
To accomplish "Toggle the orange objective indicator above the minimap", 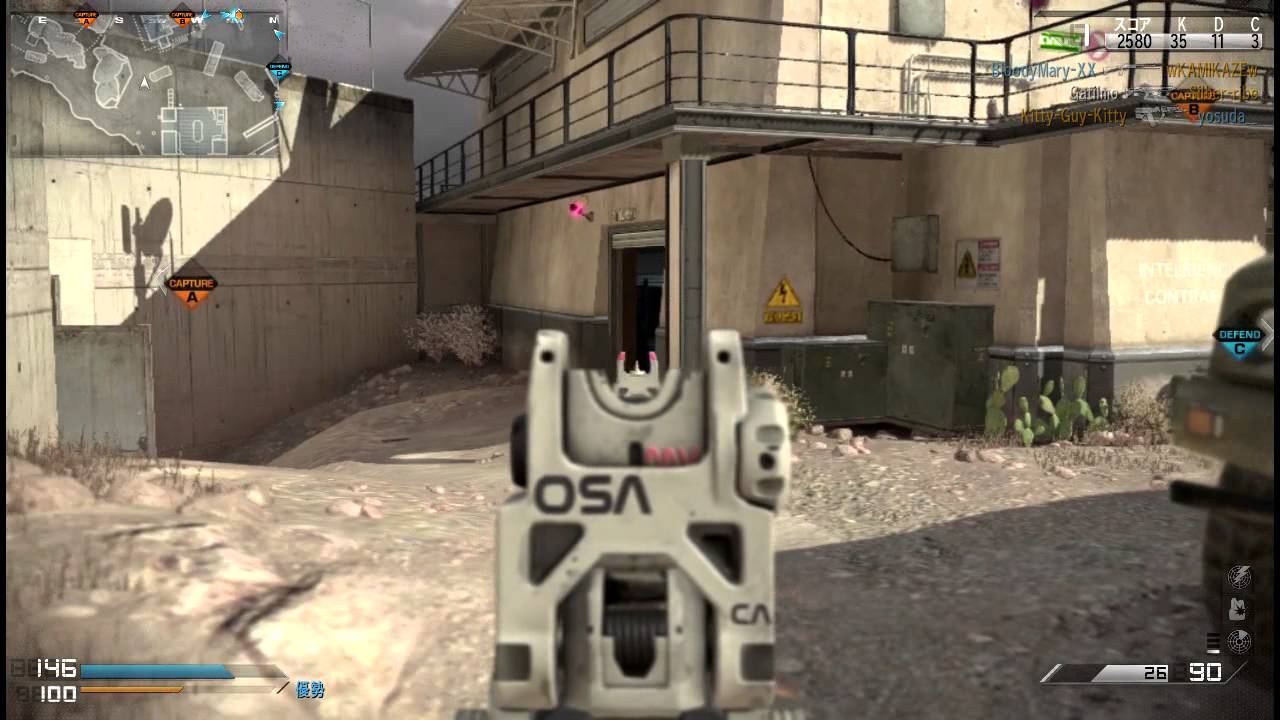I will [x=238, y=15].
